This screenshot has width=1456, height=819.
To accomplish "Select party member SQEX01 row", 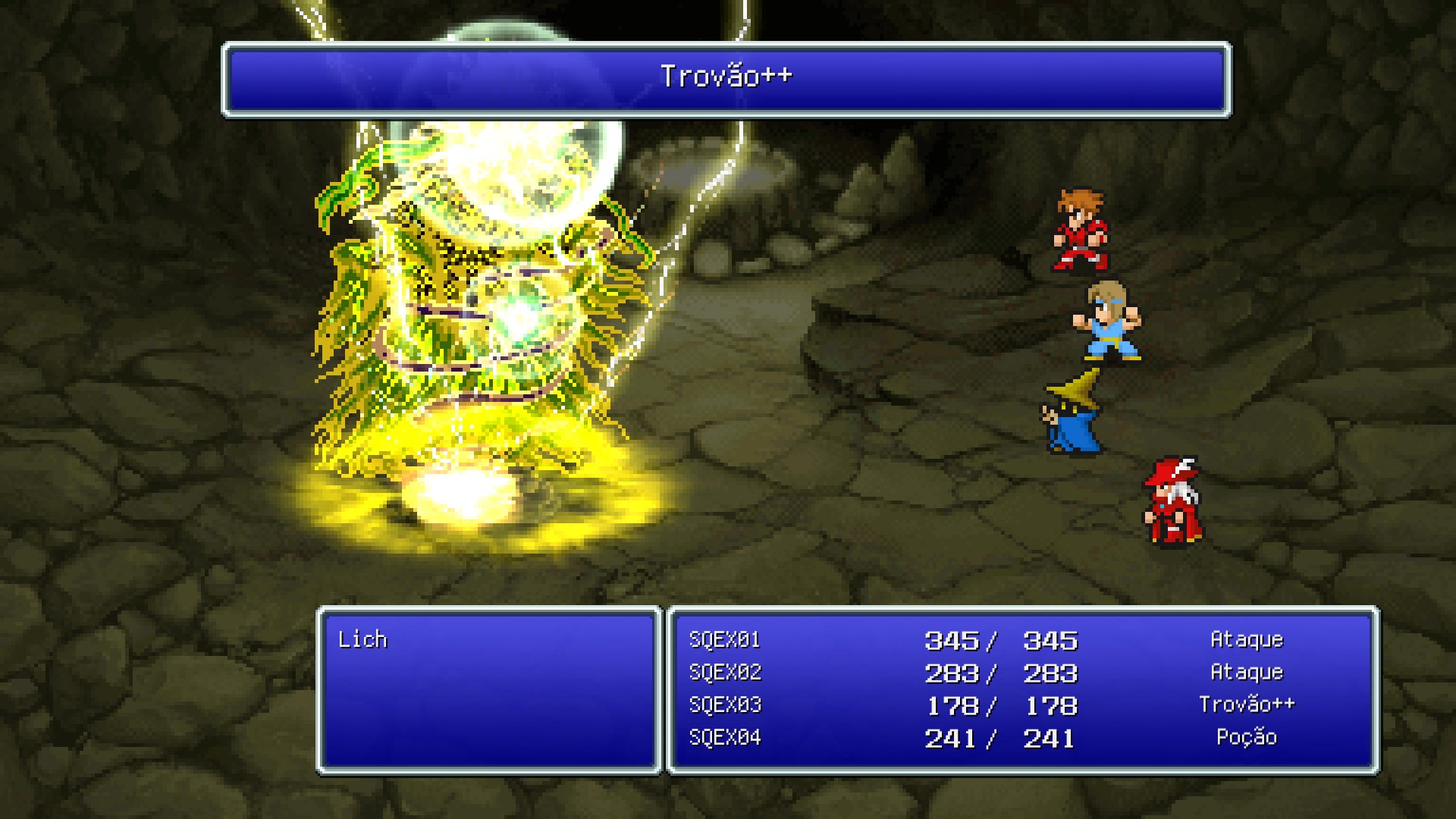I will click(x=725, y=640).
